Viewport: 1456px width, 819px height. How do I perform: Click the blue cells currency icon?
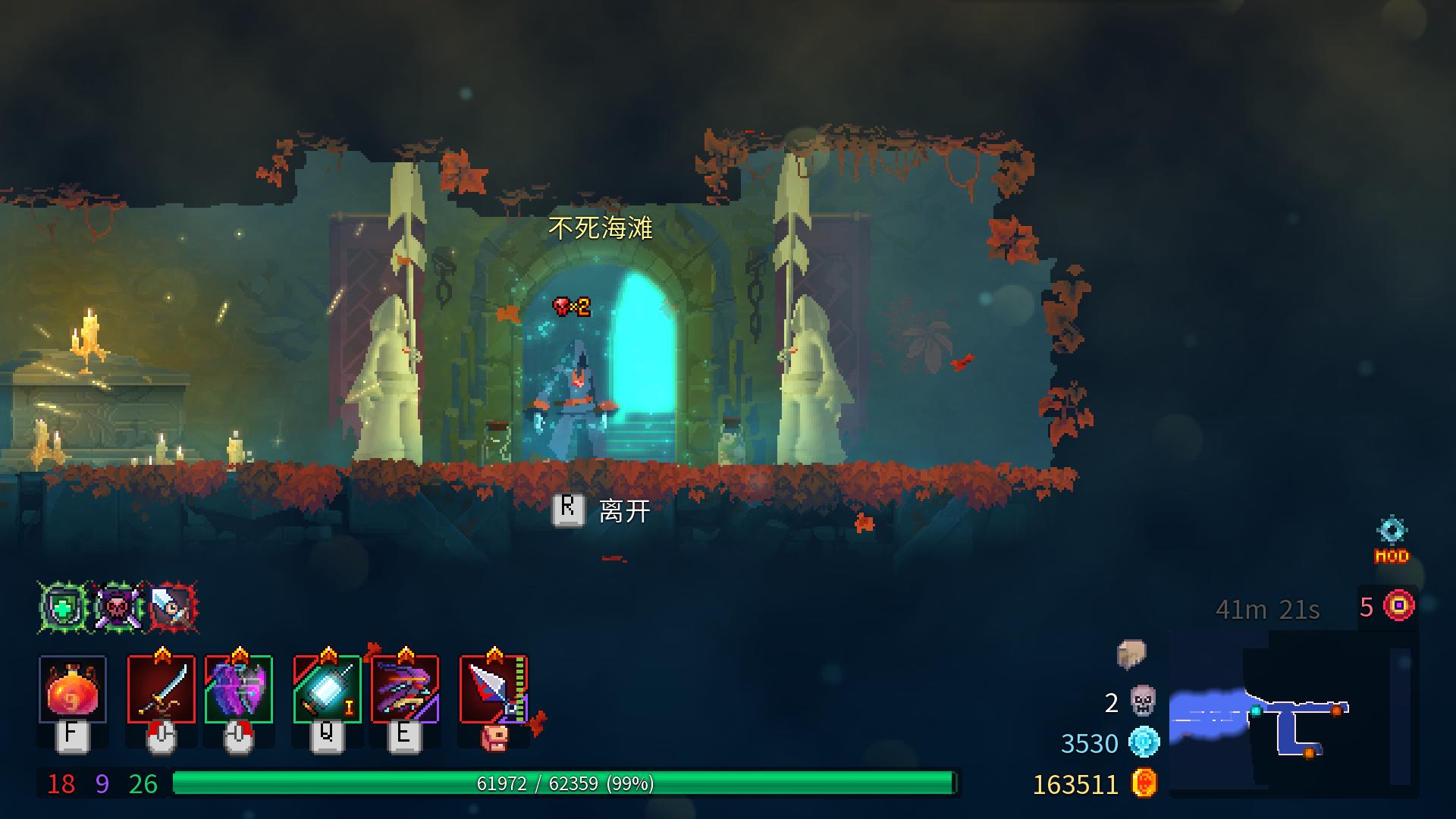pos(1144,742)
